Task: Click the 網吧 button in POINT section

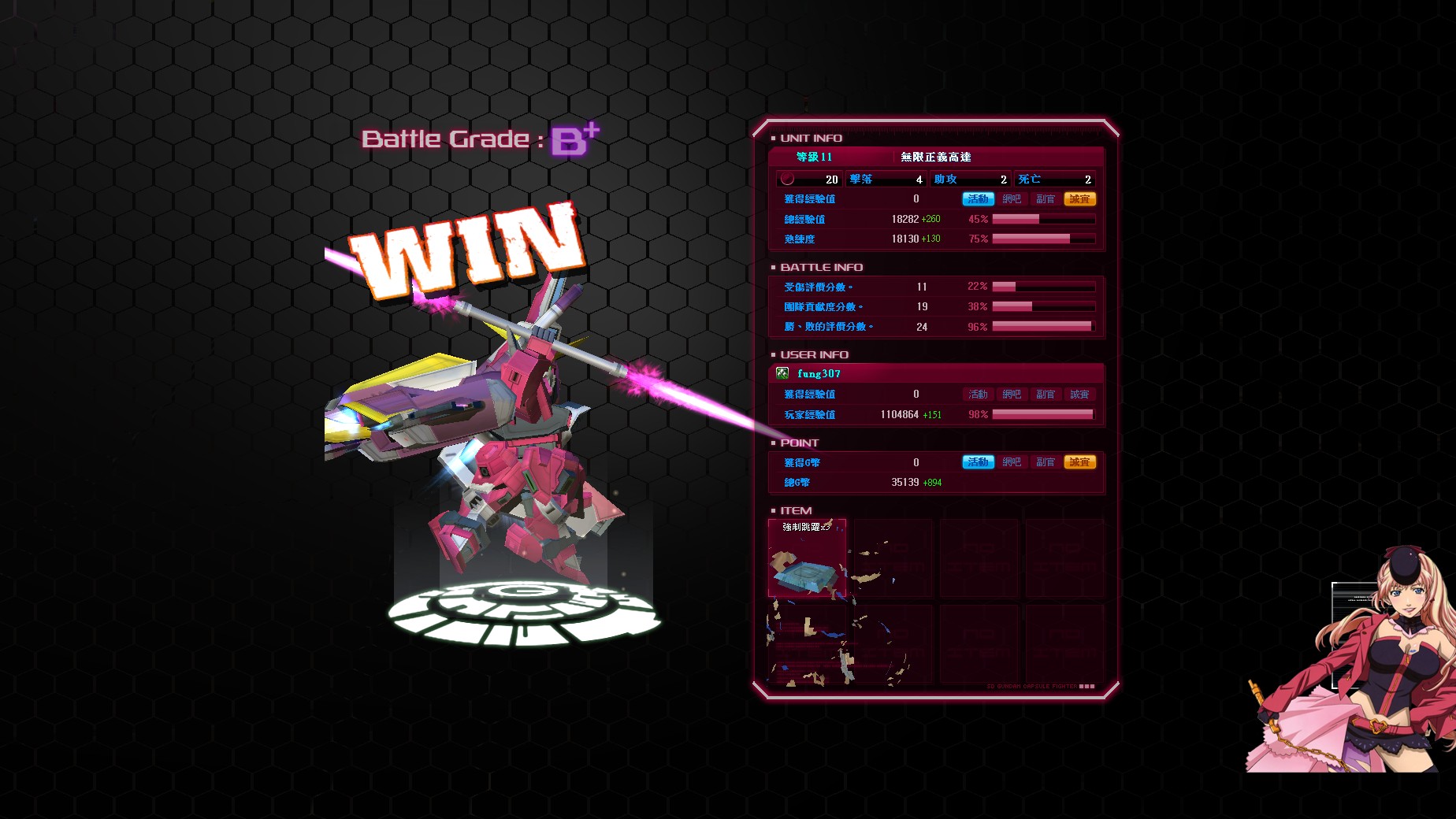Action: [1012, 462]
